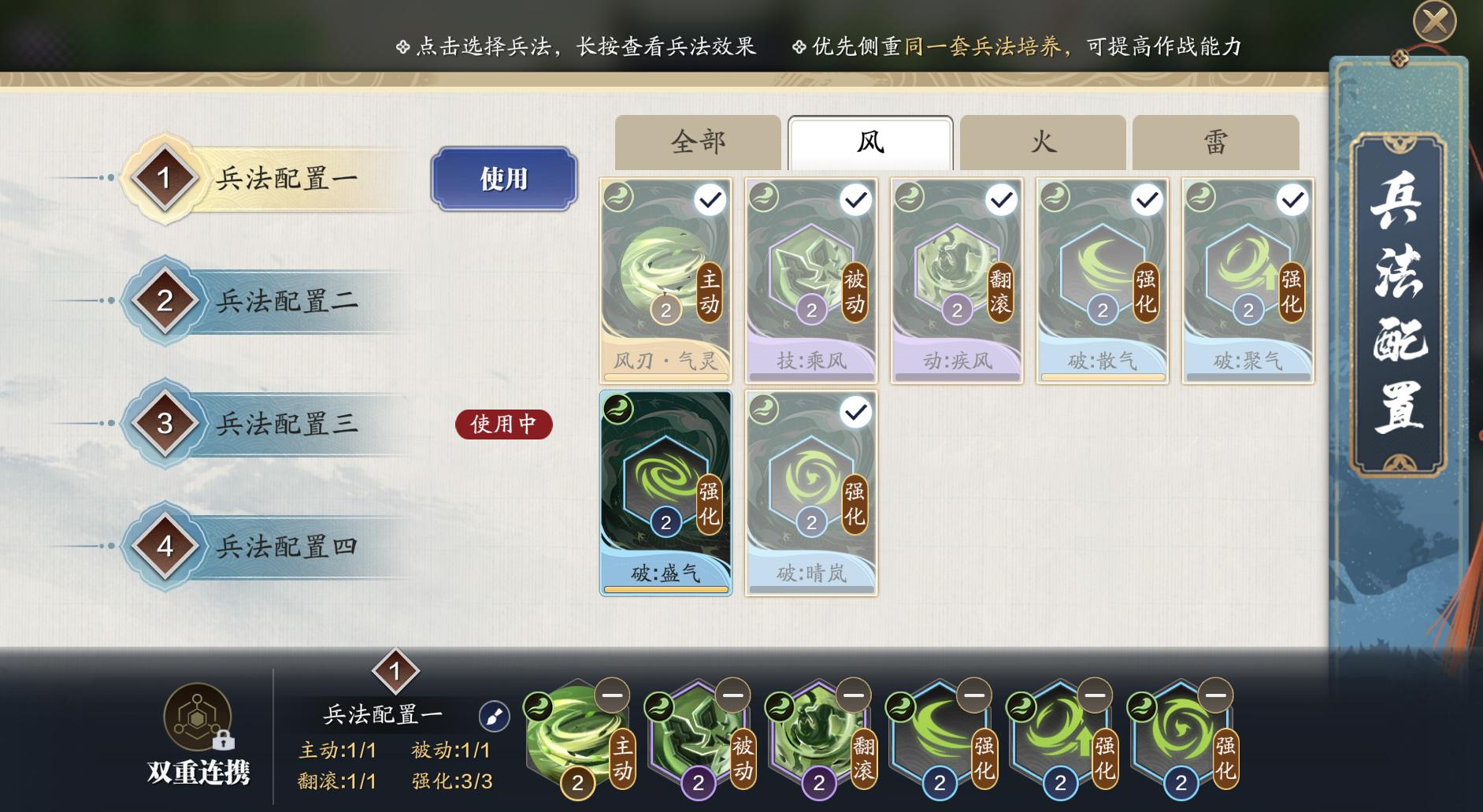Click the 使用 button for 兵法配置一
Viewport: 1483px width, 812px height.
(x=504, y=179)
